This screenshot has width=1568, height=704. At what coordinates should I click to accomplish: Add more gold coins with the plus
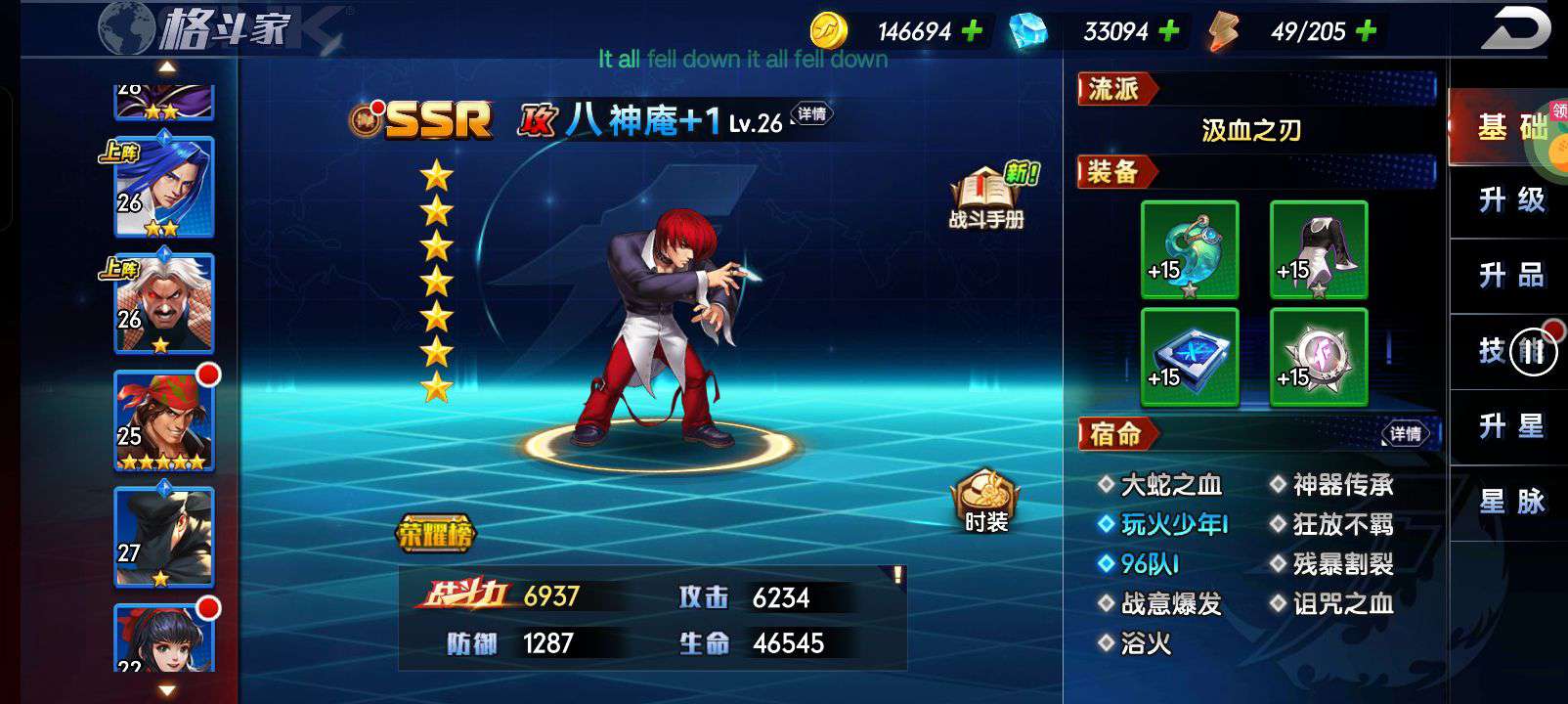[972, 31]
